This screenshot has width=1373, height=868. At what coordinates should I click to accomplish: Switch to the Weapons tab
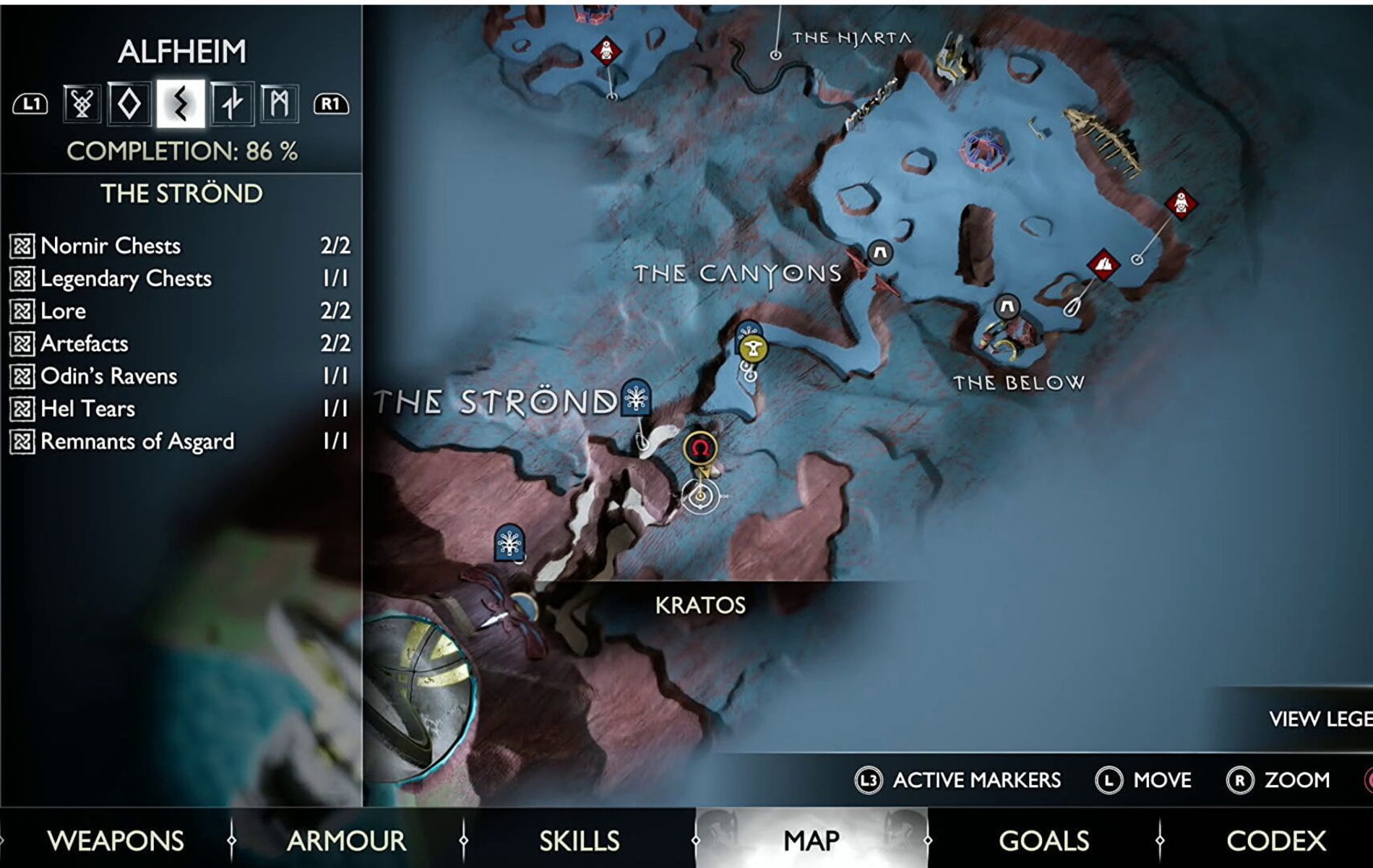coord(115,841)
